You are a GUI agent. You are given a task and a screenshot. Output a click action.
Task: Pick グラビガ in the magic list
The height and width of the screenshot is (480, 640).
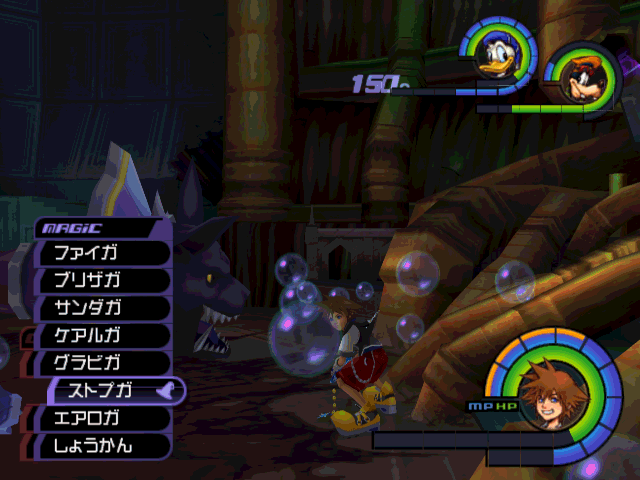click(x=102, y=363)
